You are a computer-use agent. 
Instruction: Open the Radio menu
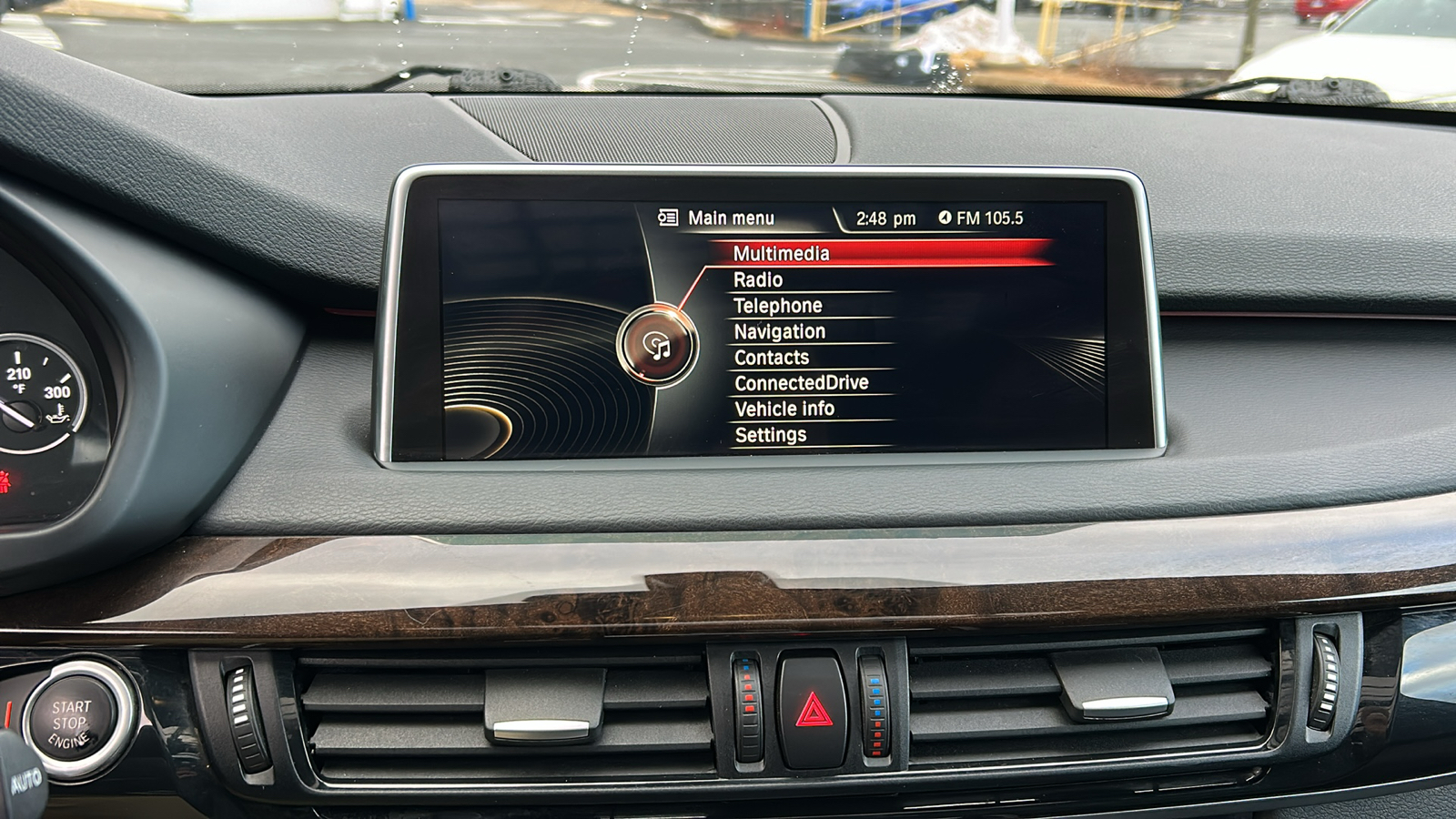tap(758, 279)
